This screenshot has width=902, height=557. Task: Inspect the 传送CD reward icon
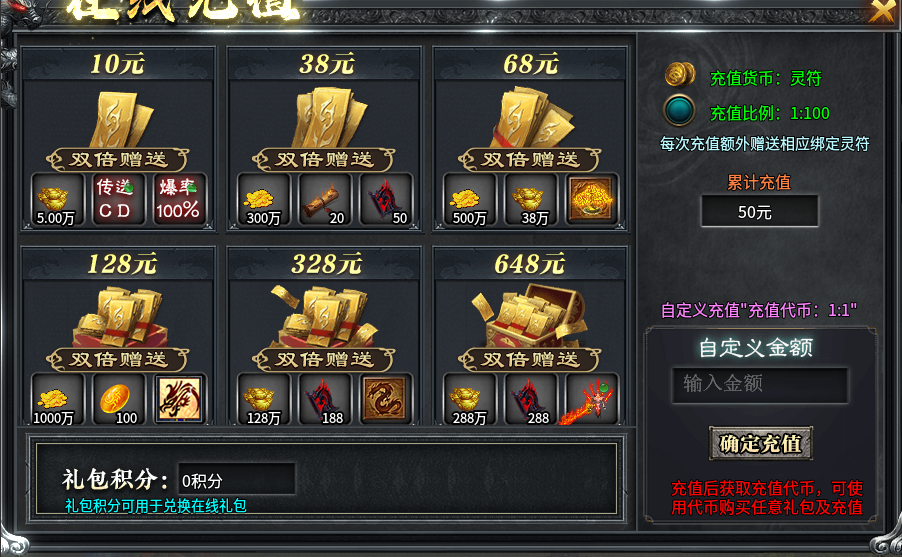pyautogui.click(x=119, y=199)
